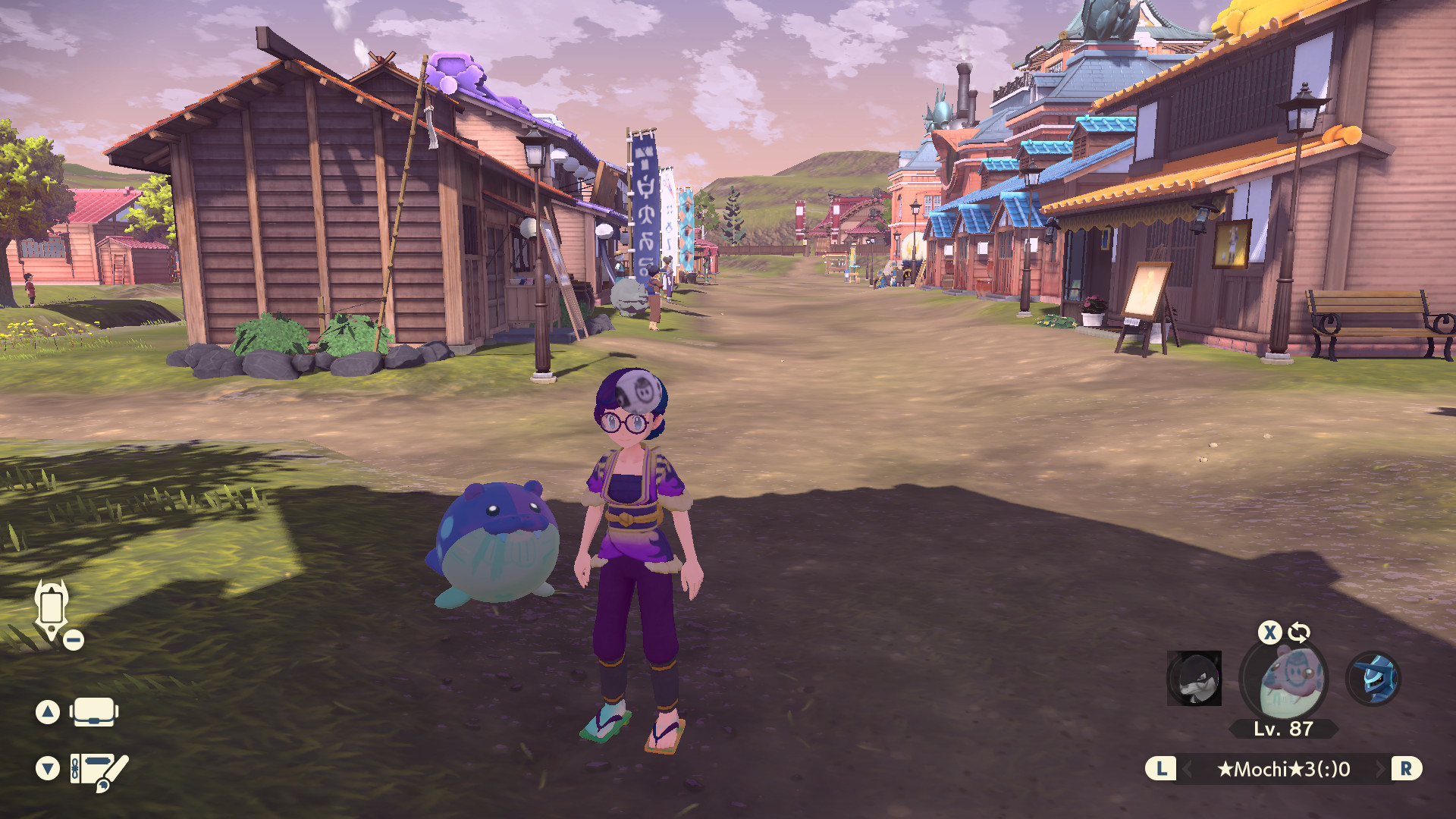Click the swap arrows icon above Spheal portrait
Viewport: 1456px width, 819px height.
(1299, 632)
